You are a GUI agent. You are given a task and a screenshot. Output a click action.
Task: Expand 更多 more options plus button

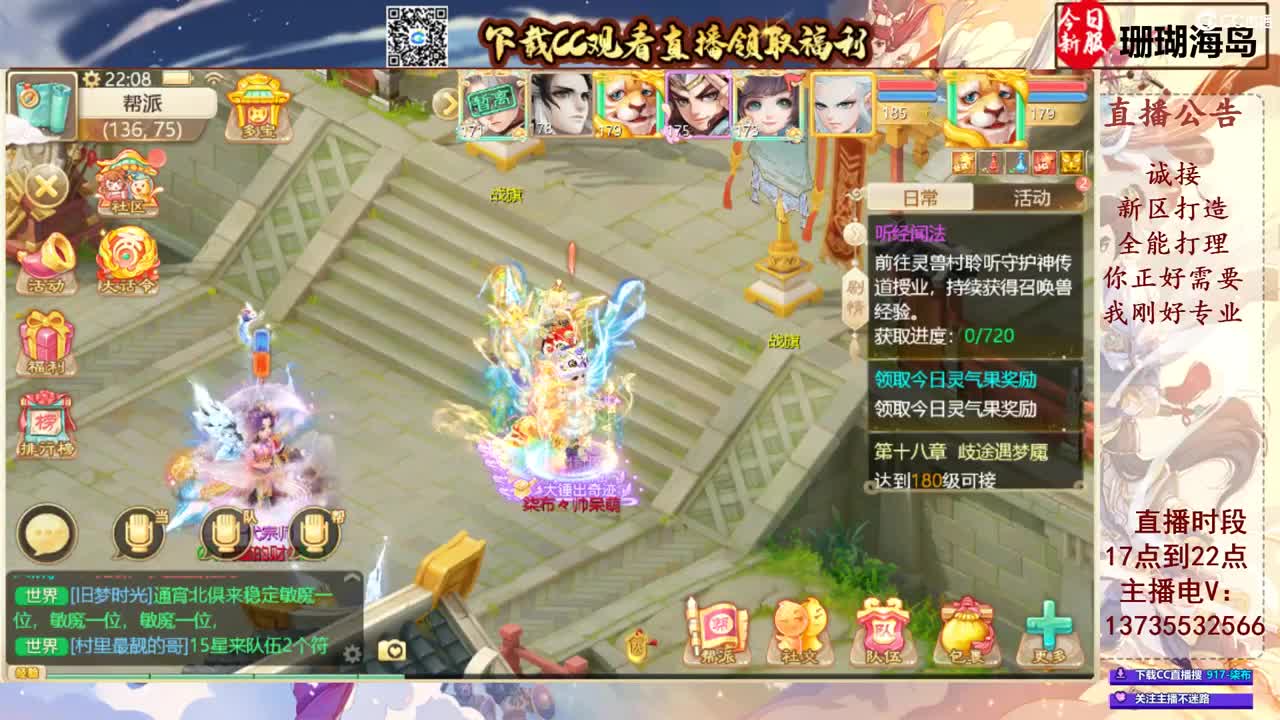[x=1047, y=630]
